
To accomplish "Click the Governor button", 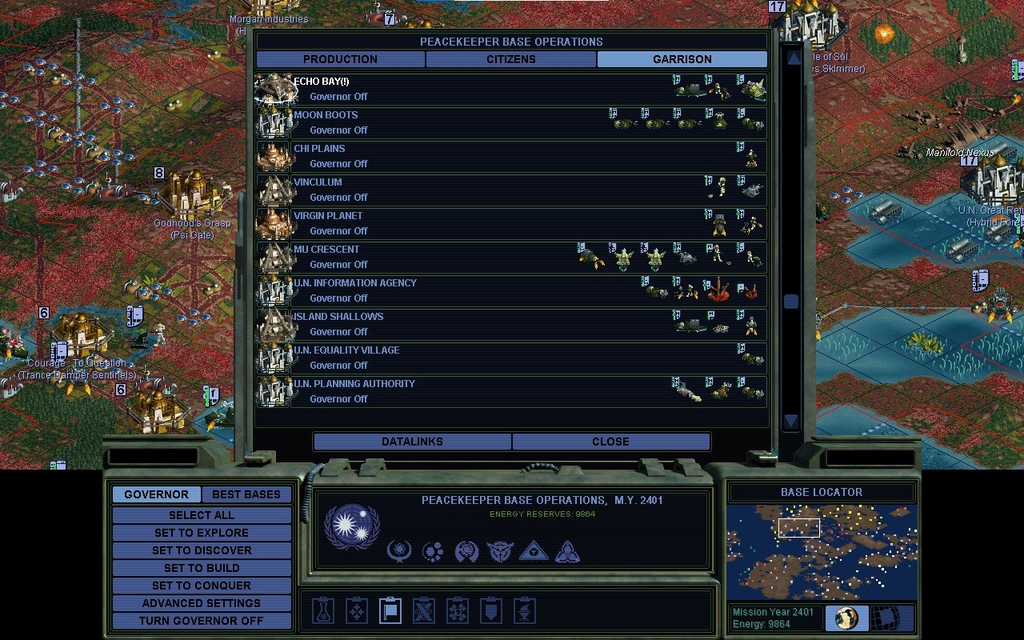I will click(156, 495).
